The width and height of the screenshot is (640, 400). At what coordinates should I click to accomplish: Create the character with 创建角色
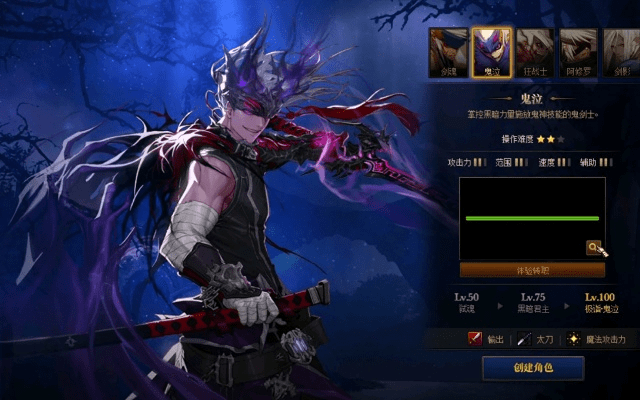click(x=533, y=368)
